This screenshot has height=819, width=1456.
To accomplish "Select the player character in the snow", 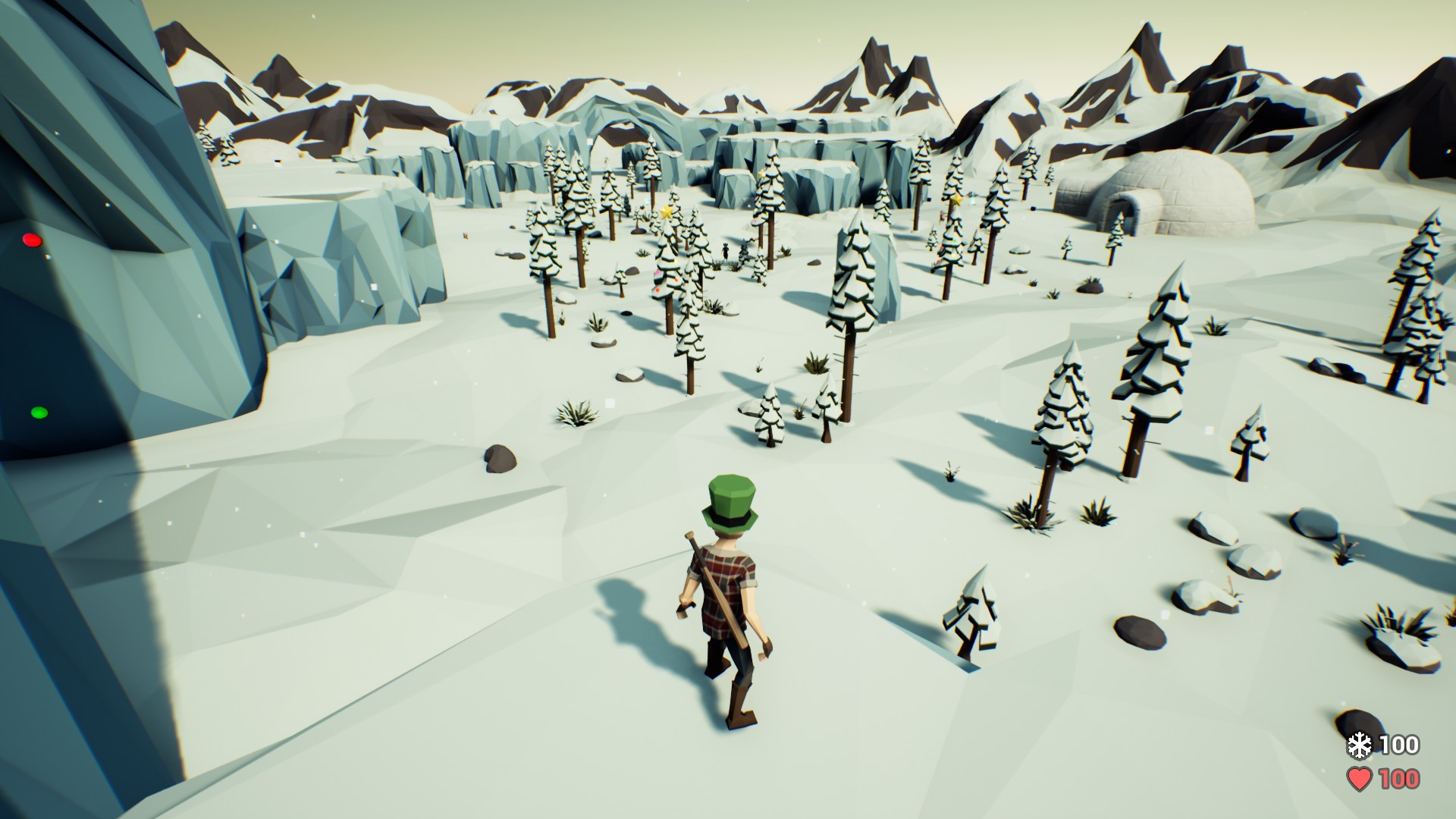I will tap(728, 599).
